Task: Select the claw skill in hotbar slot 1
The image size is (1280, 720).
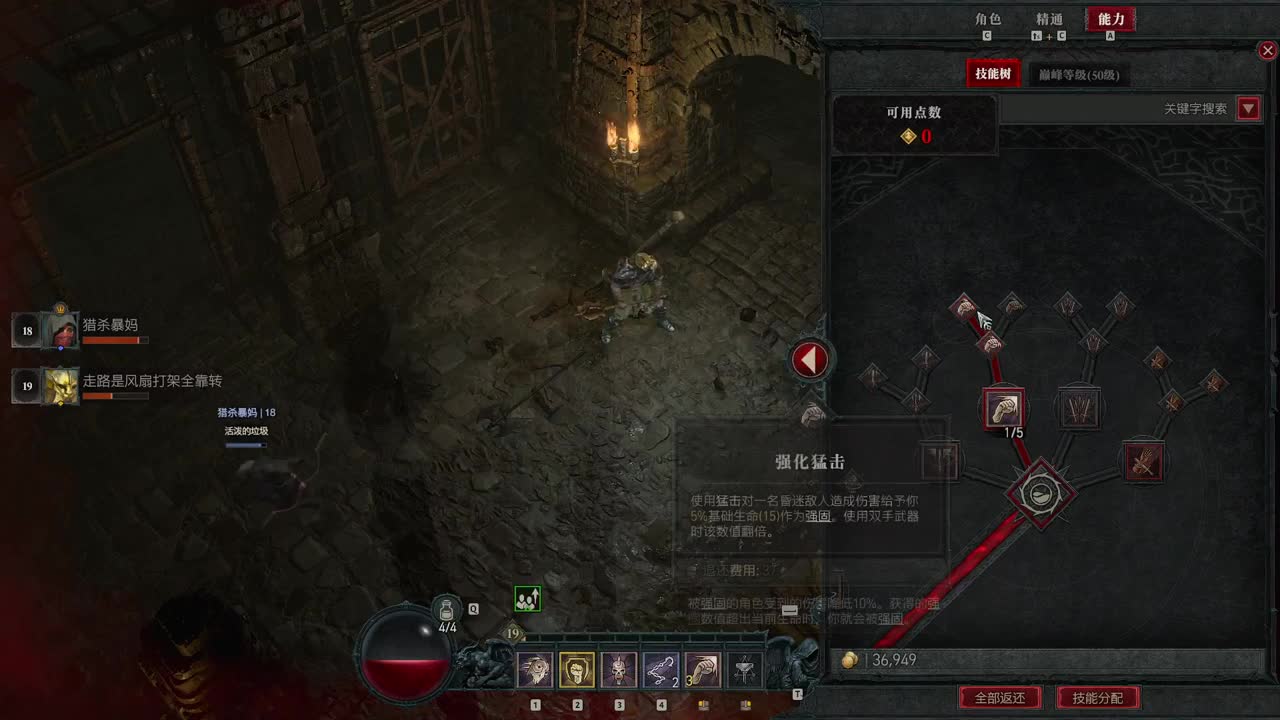Action: (535, 668)
